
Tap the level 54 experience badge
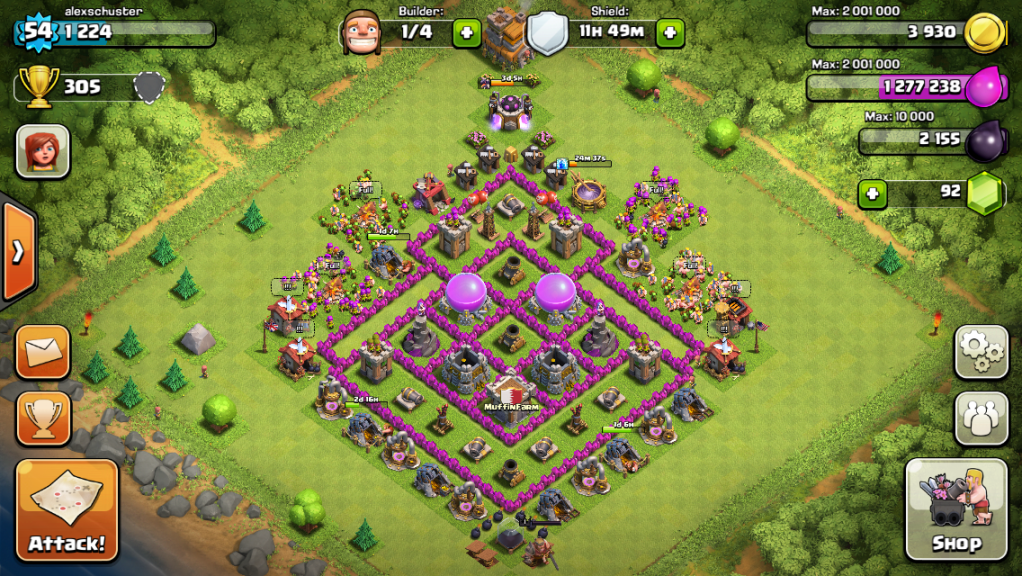pos(37,31)
